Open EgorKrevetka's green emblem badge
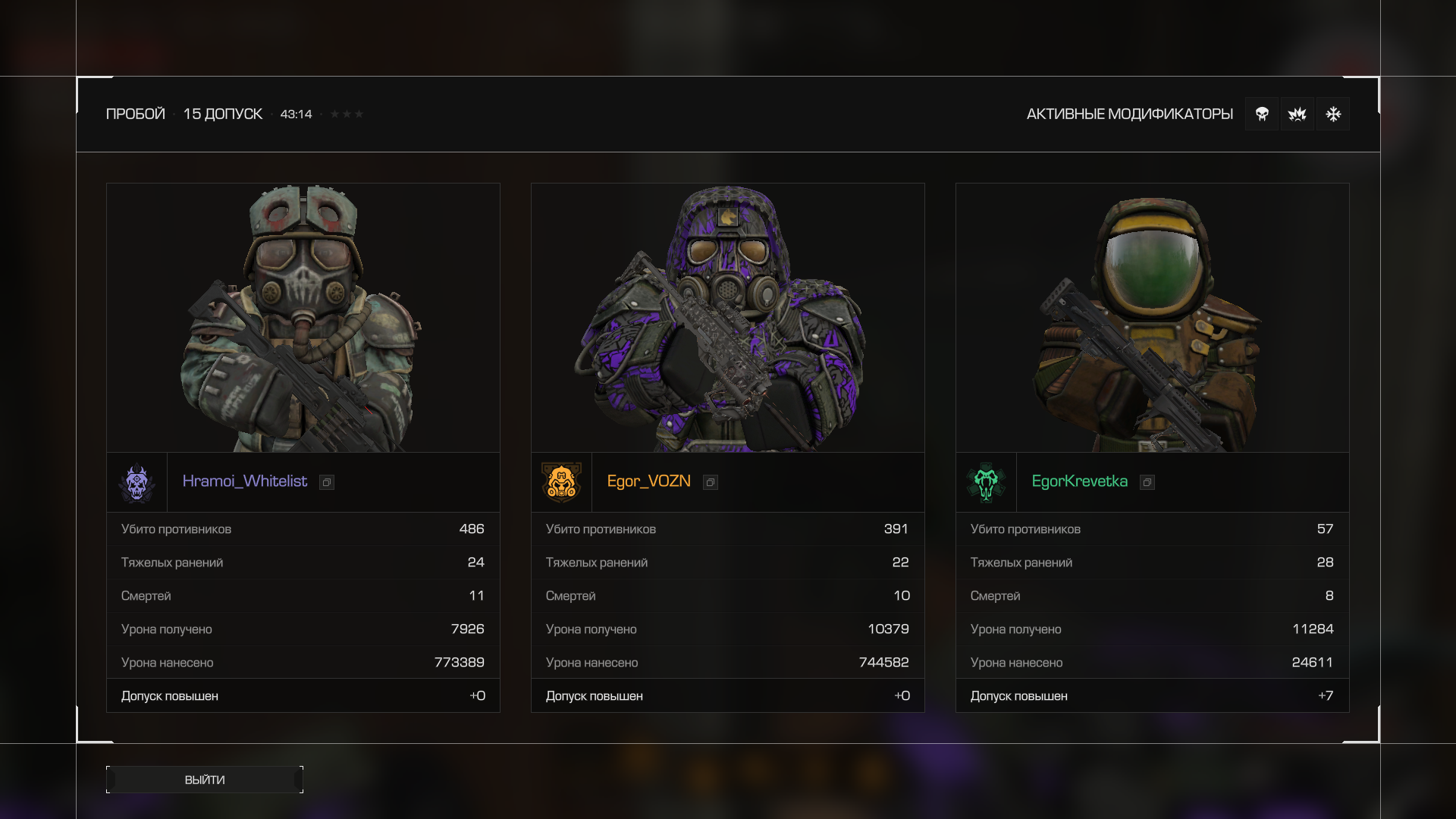Image resolution: width=1456 pixels, height=819 pixels. click(986, 482)
